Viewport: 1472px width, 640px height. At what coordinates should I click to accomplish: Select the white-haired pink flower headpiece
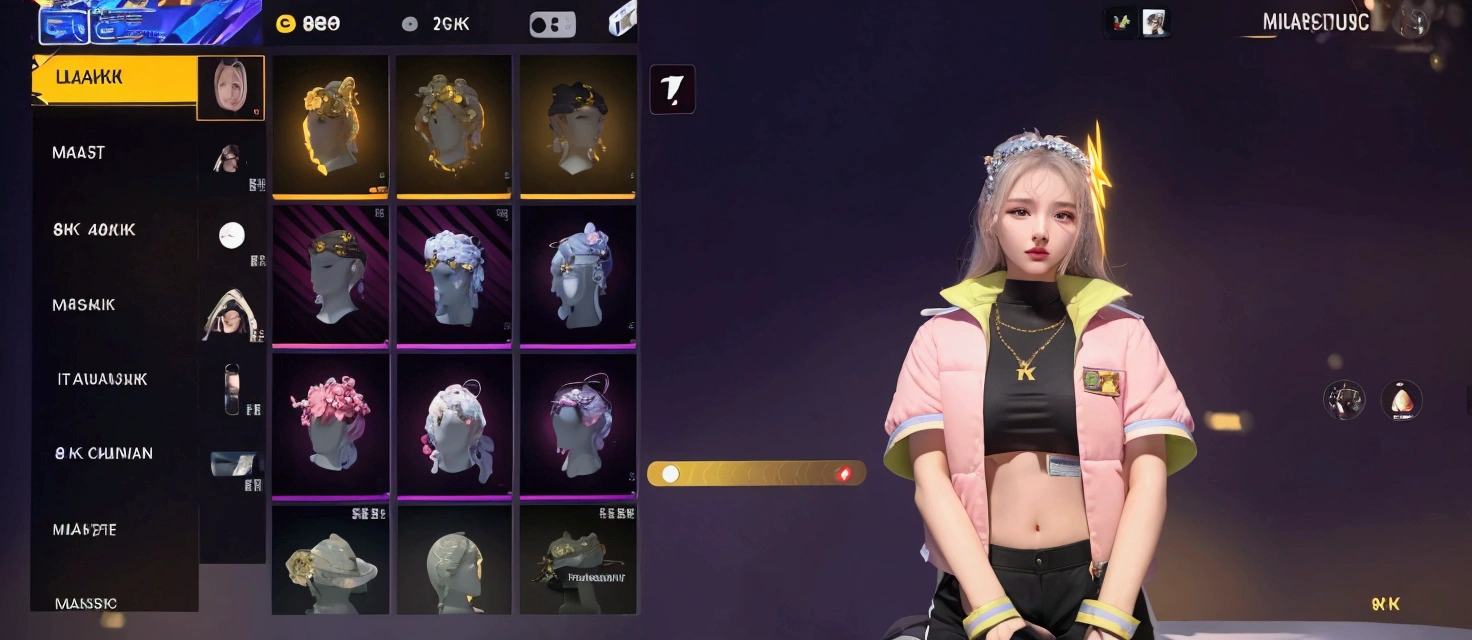pyautogui.click(x=454, y=425)
